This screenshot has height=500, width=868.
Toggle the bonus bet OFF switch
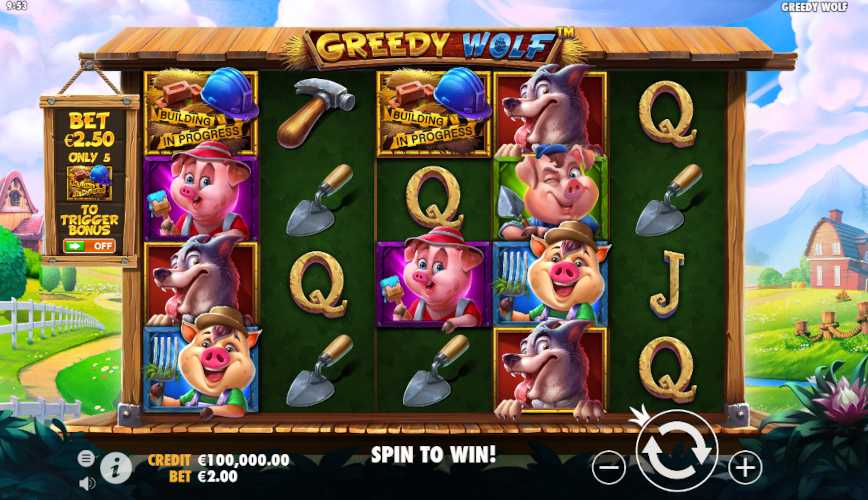click(x=89, y=246)
